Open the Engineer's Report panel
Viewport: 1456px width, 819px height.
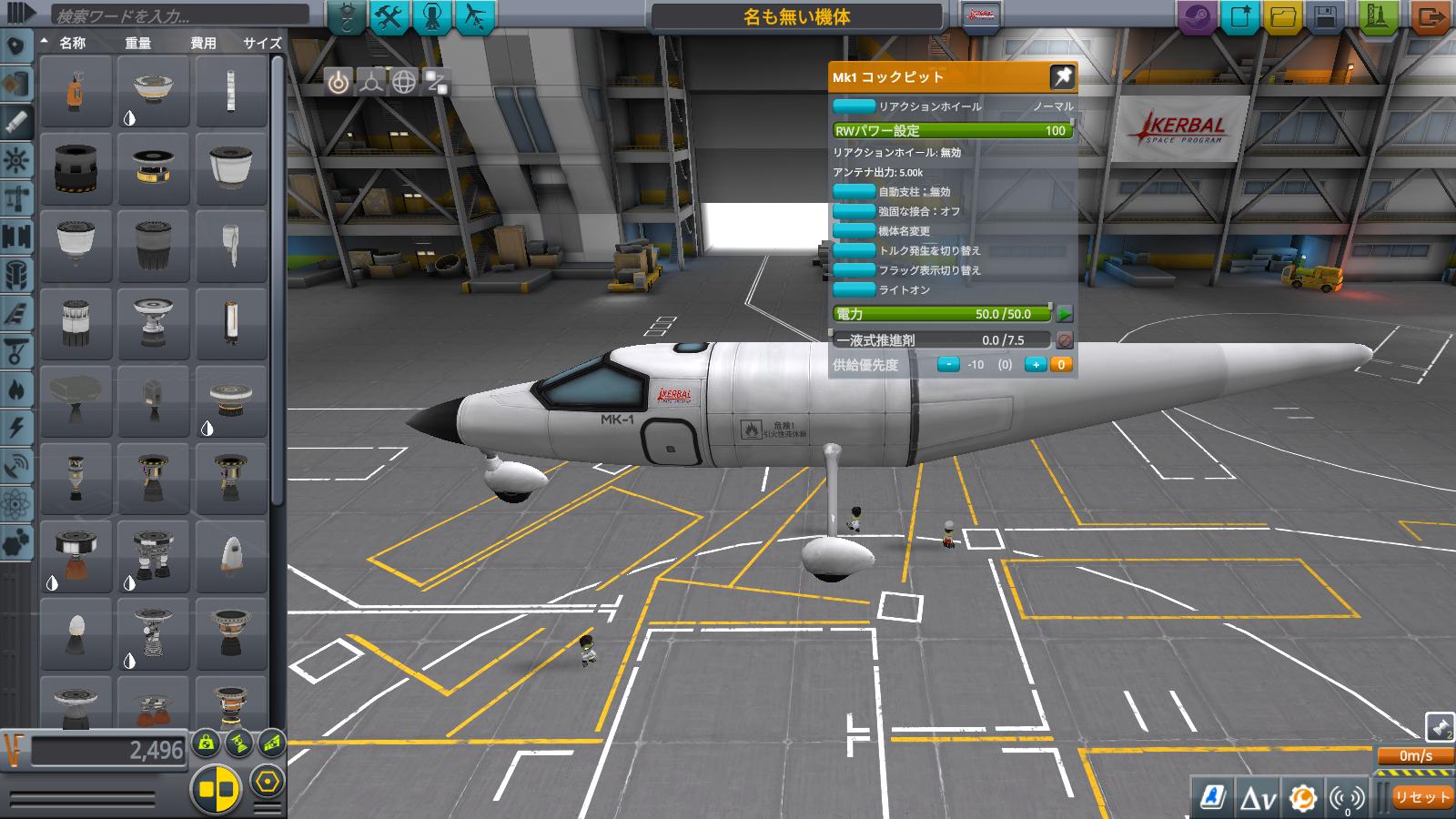coord(1213,799)
